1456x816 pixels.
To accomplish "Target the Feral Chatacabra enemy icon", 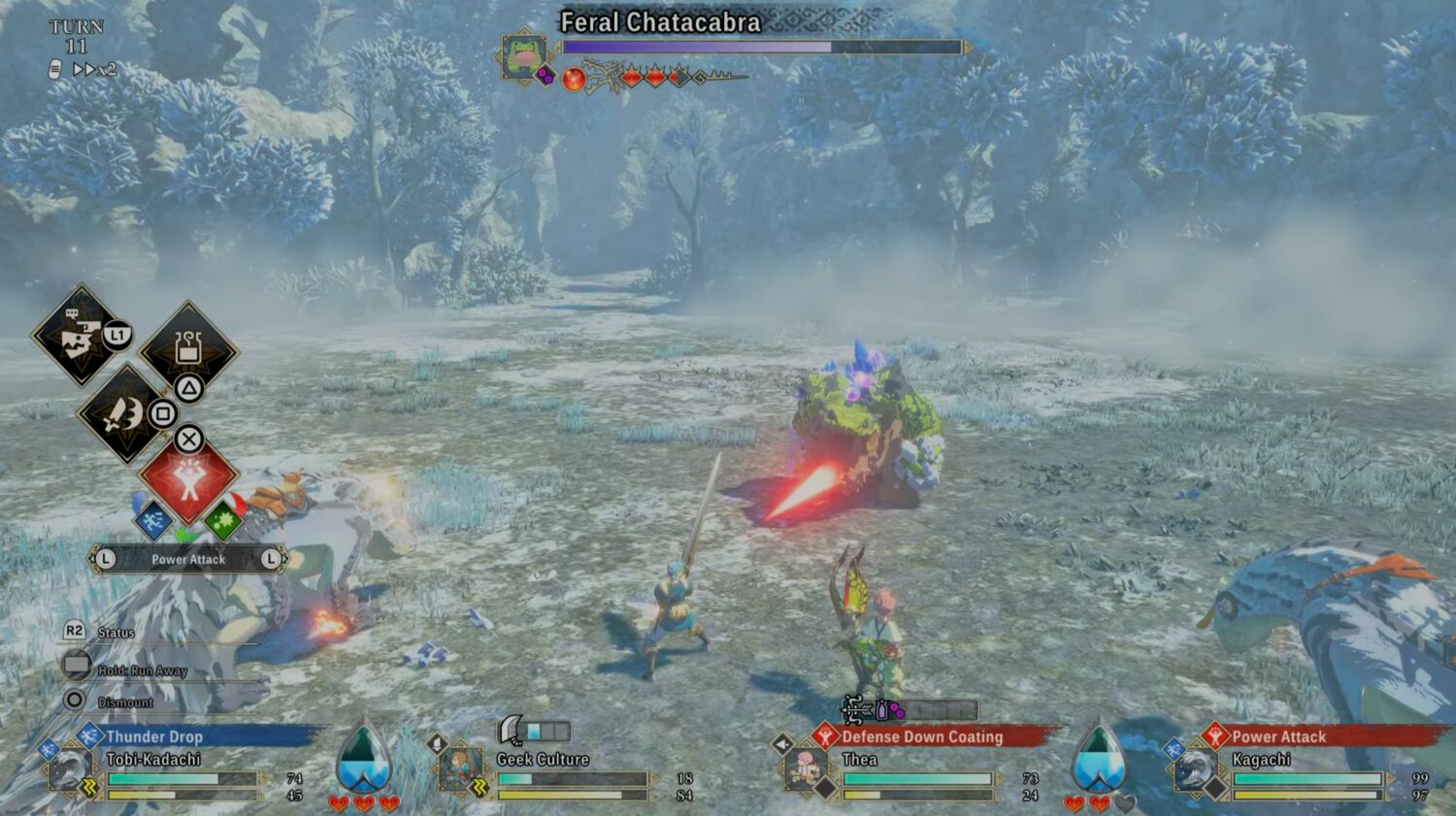I will point(524,55).
